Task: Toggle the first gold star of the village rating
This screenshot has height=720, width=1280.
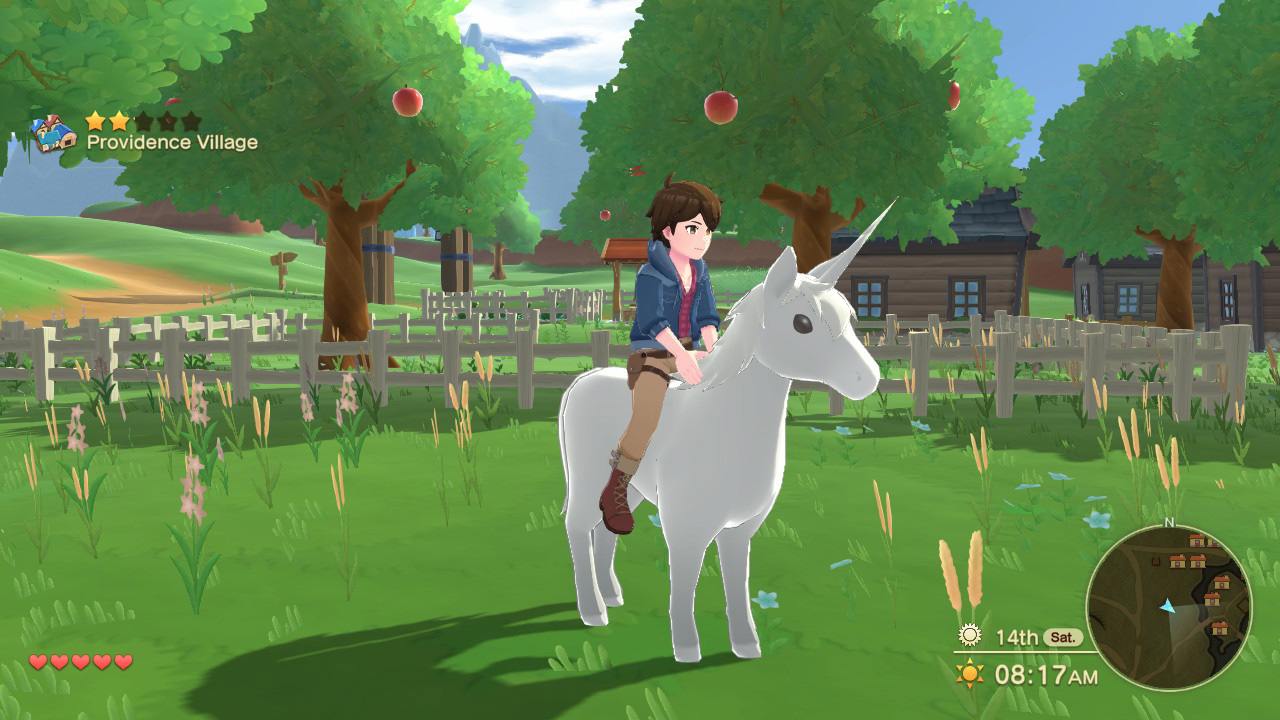Action: (x=94, y=121)
